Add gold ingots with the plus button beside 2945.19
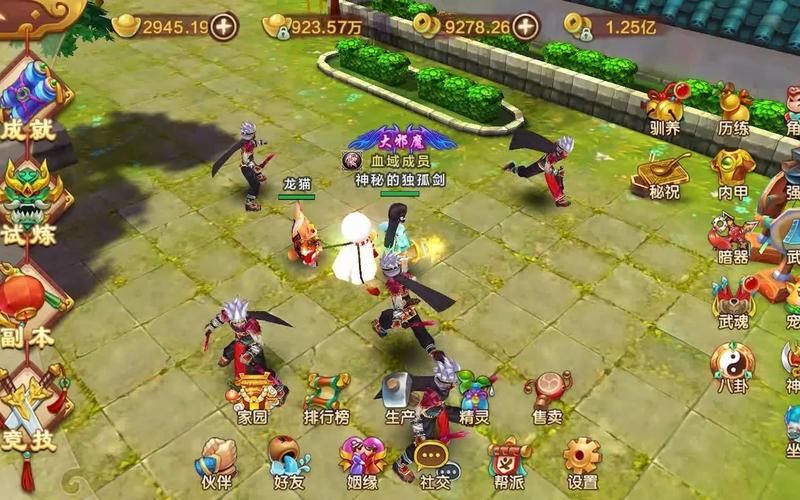Screen dimensions: 800x500 click(x=225, y=26)
